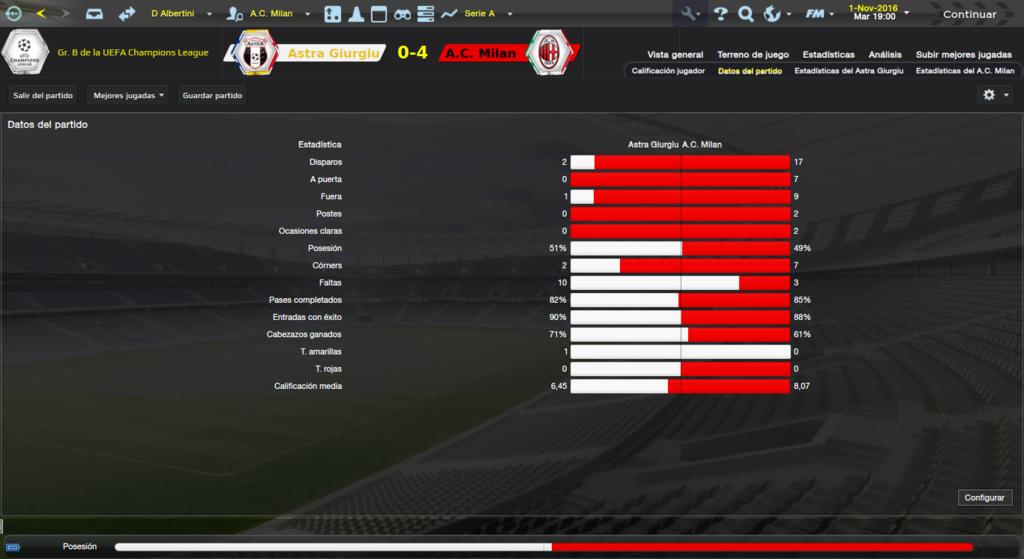Click the magnifying glass search icon
1024x559 pixels.
click(745, 14)
